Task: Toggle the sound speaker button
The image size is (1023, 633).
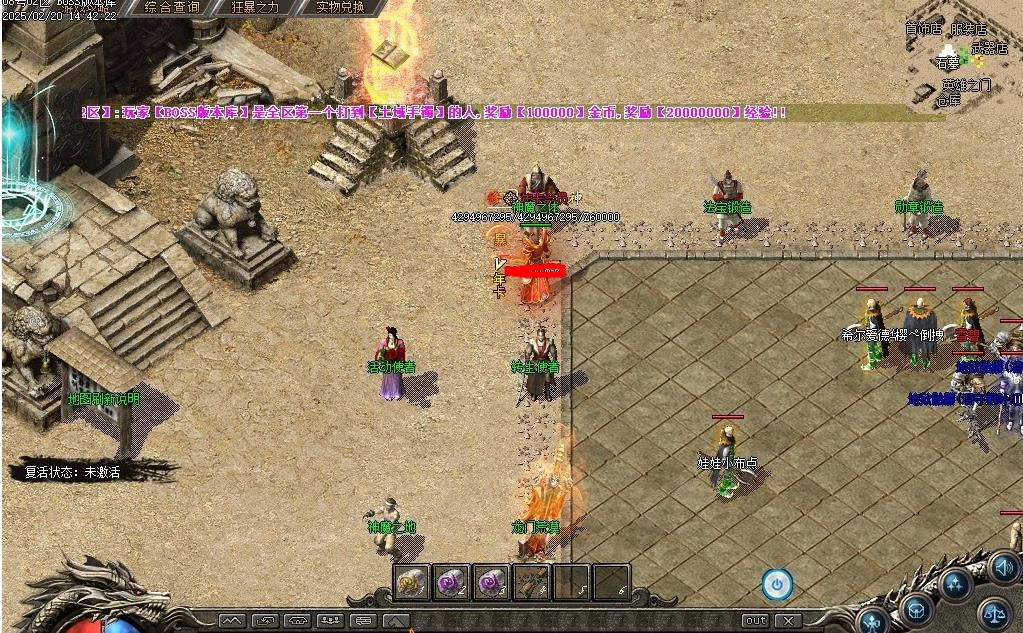Action: click(x=1004, y=567)
